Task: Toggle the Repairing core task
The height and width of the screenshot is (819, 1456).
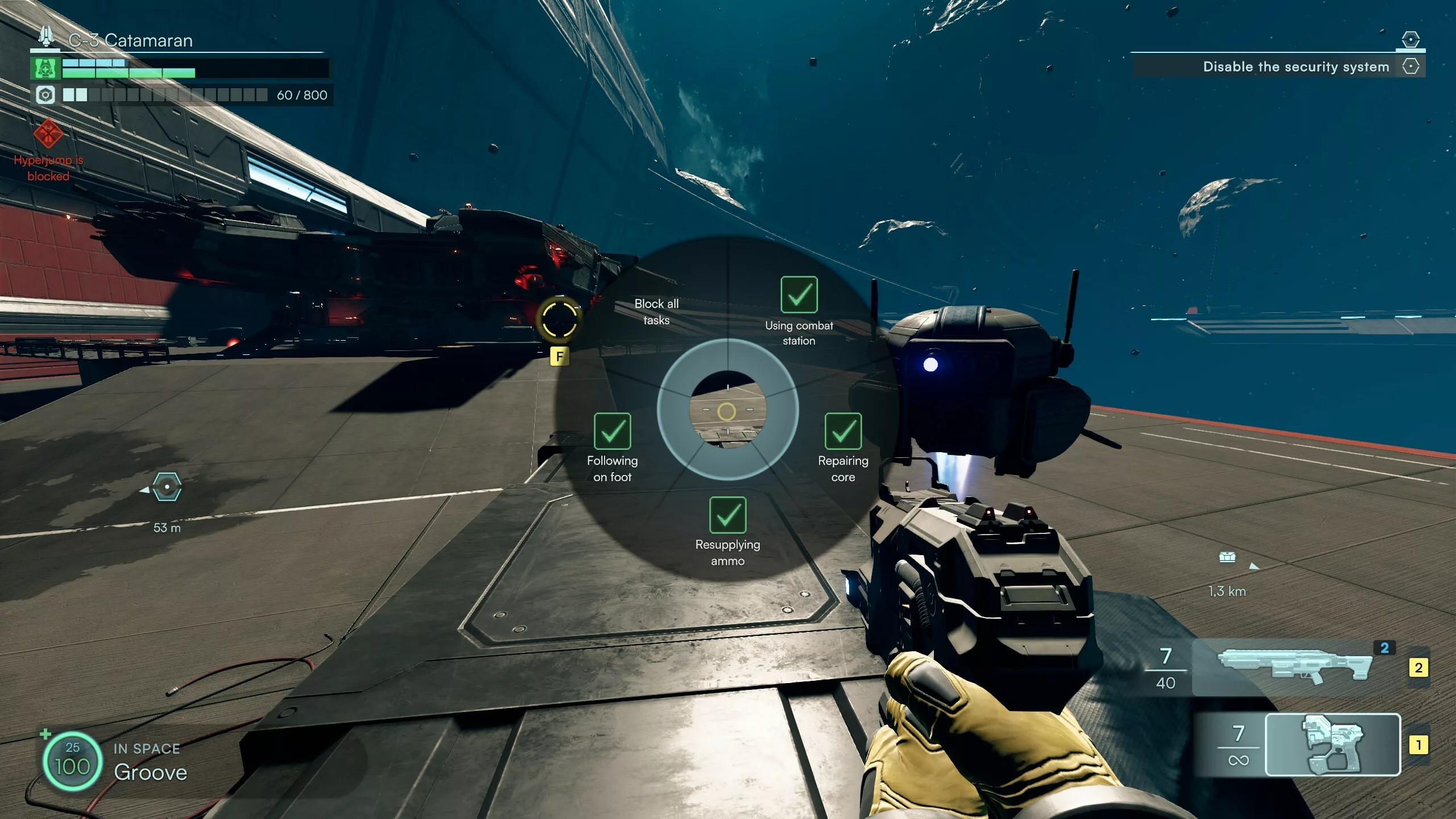Action: pos(843,432)
